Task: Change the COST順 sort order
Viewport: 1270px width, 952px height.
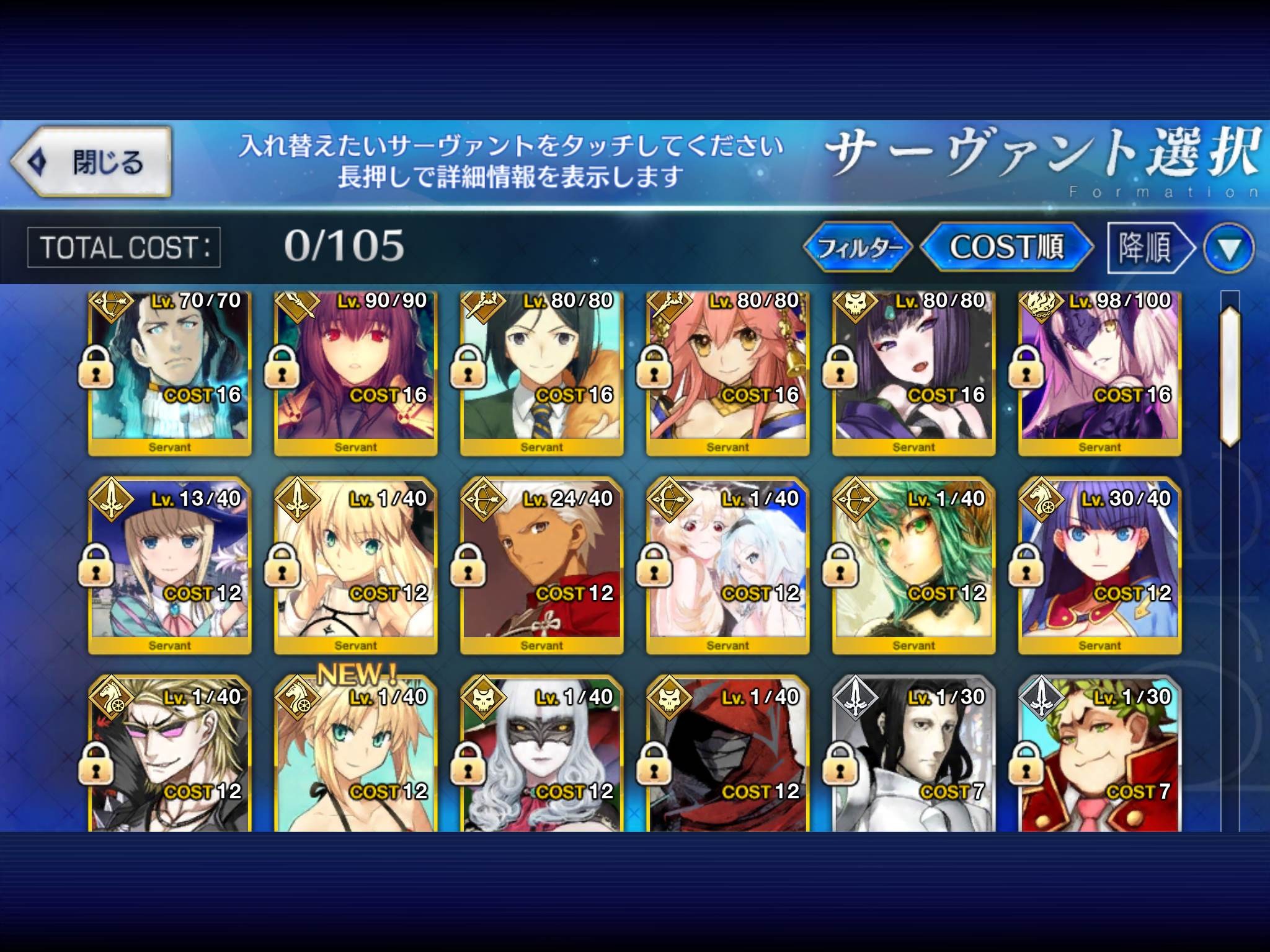Action: pos(1006,247)
